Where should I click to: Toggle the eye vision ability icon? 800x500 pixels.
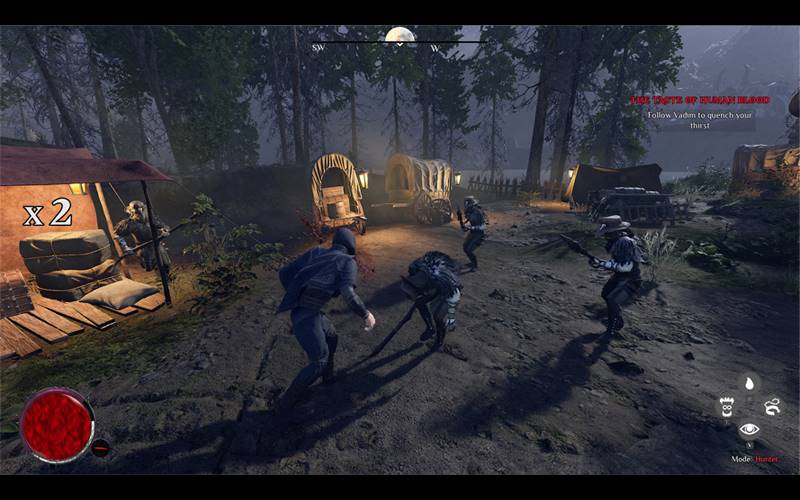749,429
